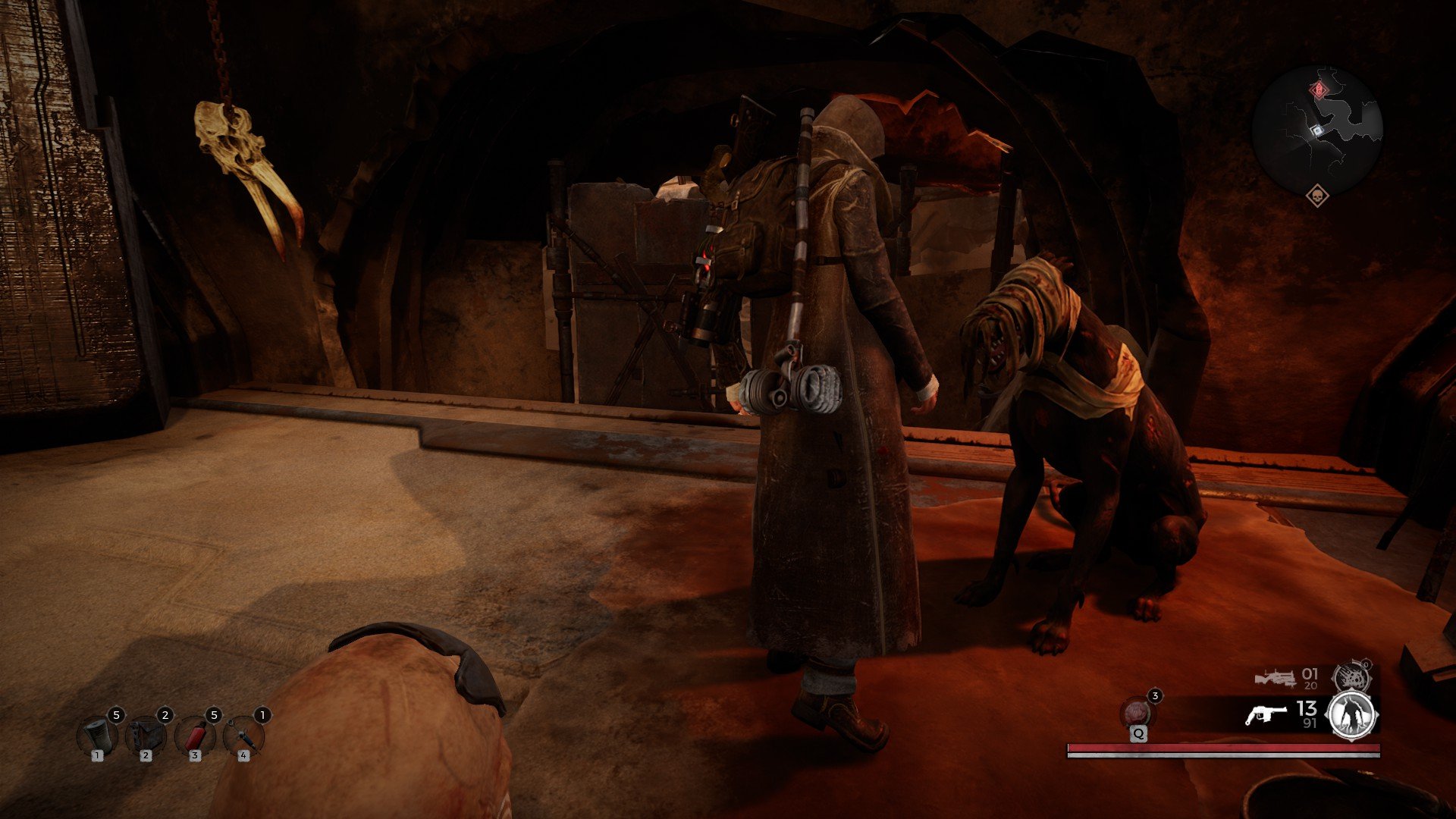This screenshot has width=1456, height=819.
Task: Select the skull marker below the minimap
Action: [x=1318, y=197]
